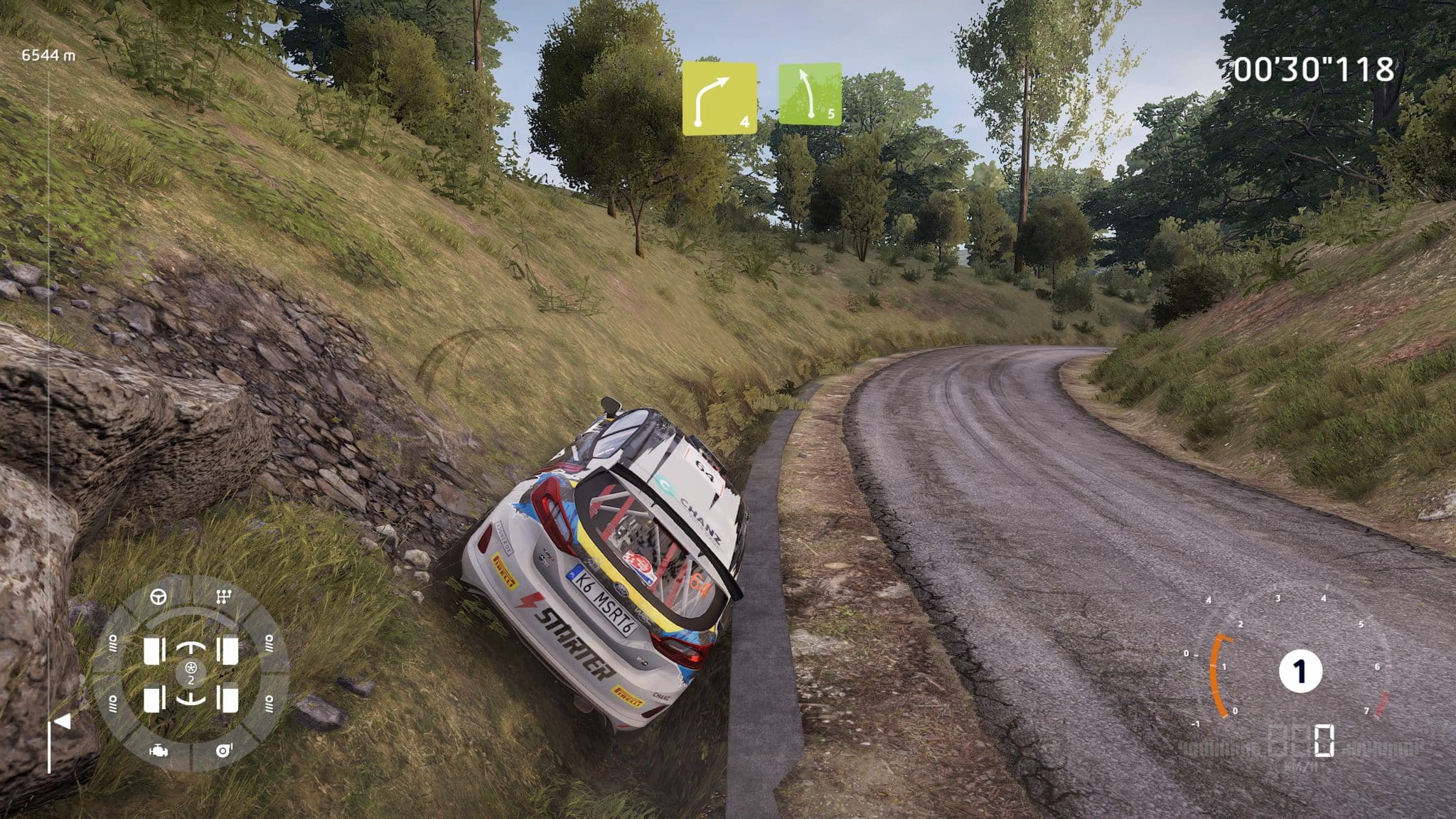Viewport: 1456px width, 819px height.
Task: Click the center differential icon showing 2
Action: coord(191,674)
